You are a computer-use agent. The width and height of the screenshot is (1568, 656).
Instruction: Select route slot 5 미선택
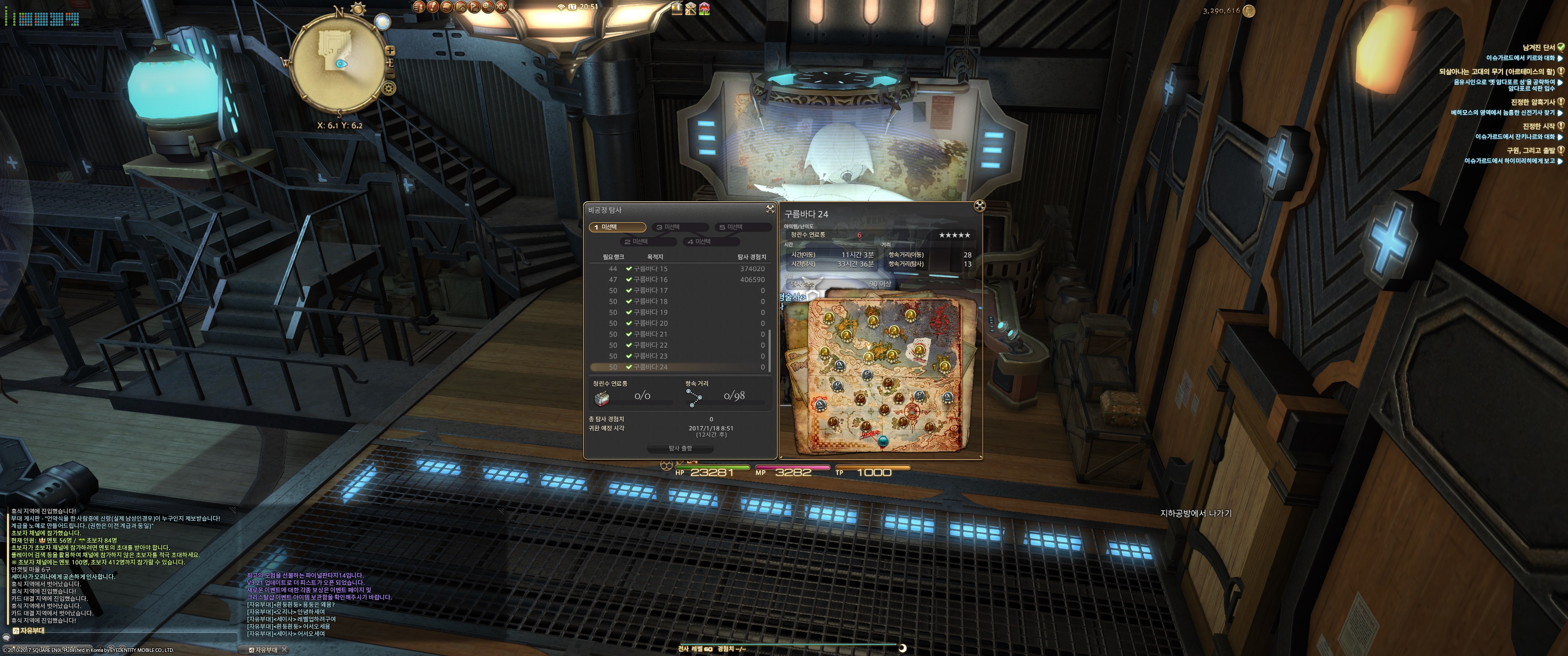(743, 227)
